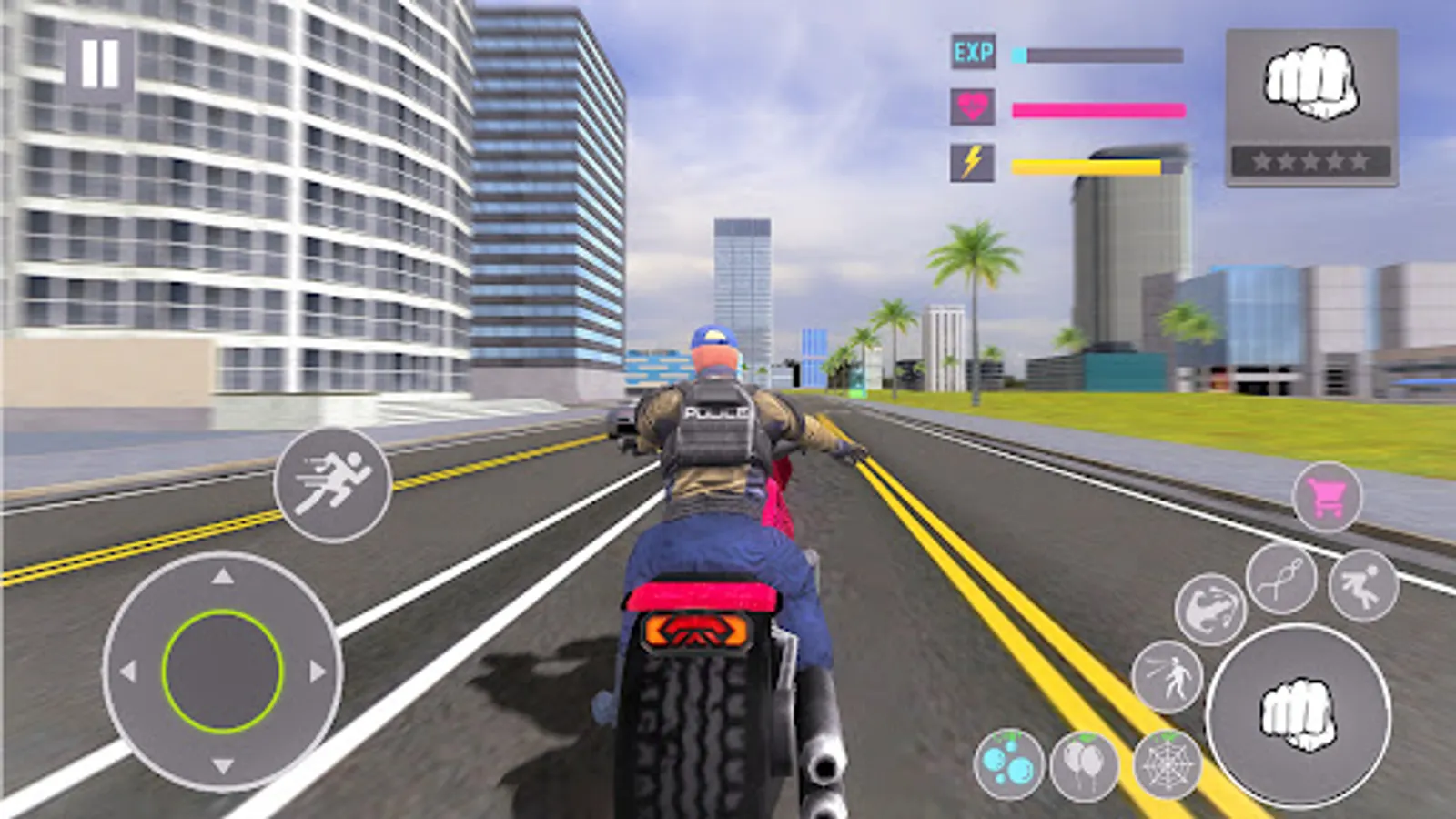Tap the jump kick ability
1456x819 pixels.
tap(1365, 582)
